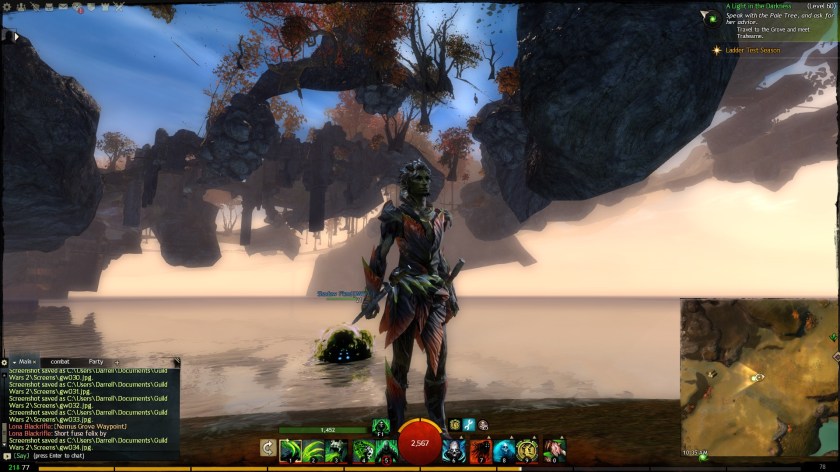Switch to the combat chat tab
This screenshot has width=840, height=472.
click(59, 361)
